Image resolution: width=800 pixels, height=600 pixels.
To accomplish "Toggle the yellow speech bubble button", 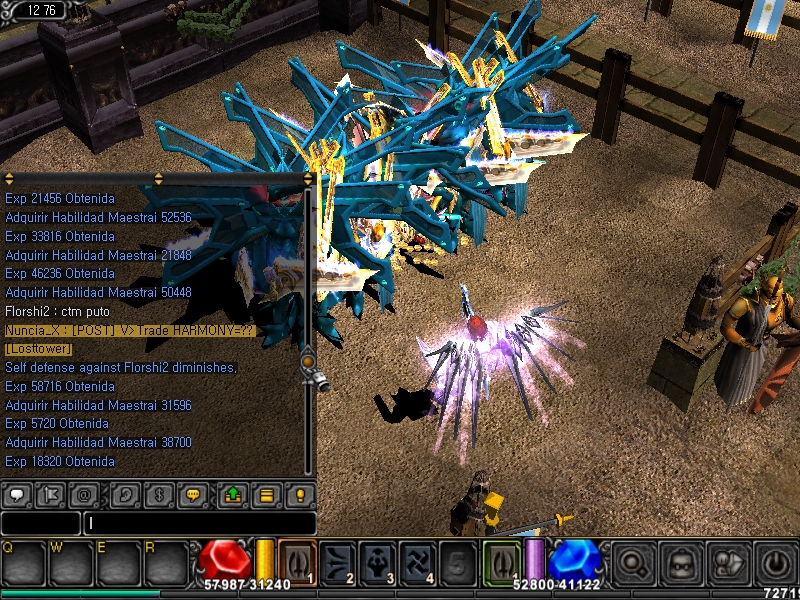I will [x=196, y=495].
